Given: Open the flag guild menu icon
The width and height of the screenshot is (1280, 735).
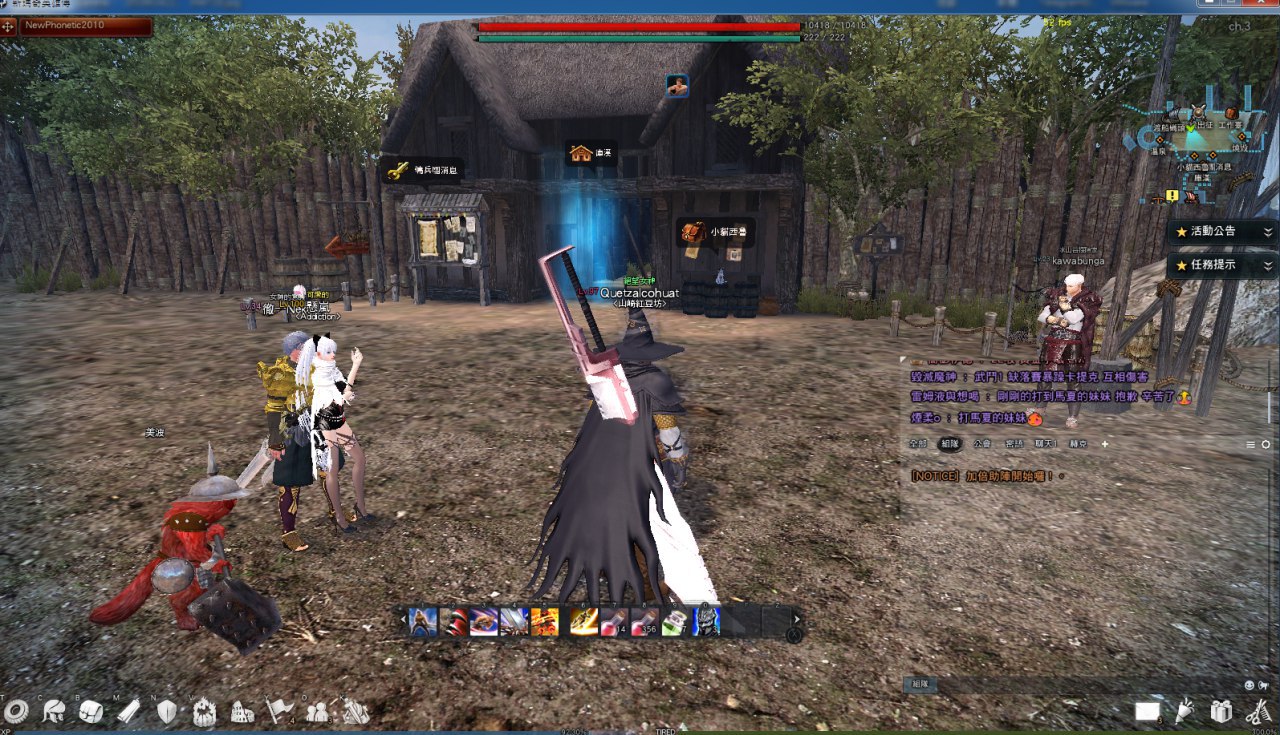Looking at the screenshot, I should (x=278, y=711).
